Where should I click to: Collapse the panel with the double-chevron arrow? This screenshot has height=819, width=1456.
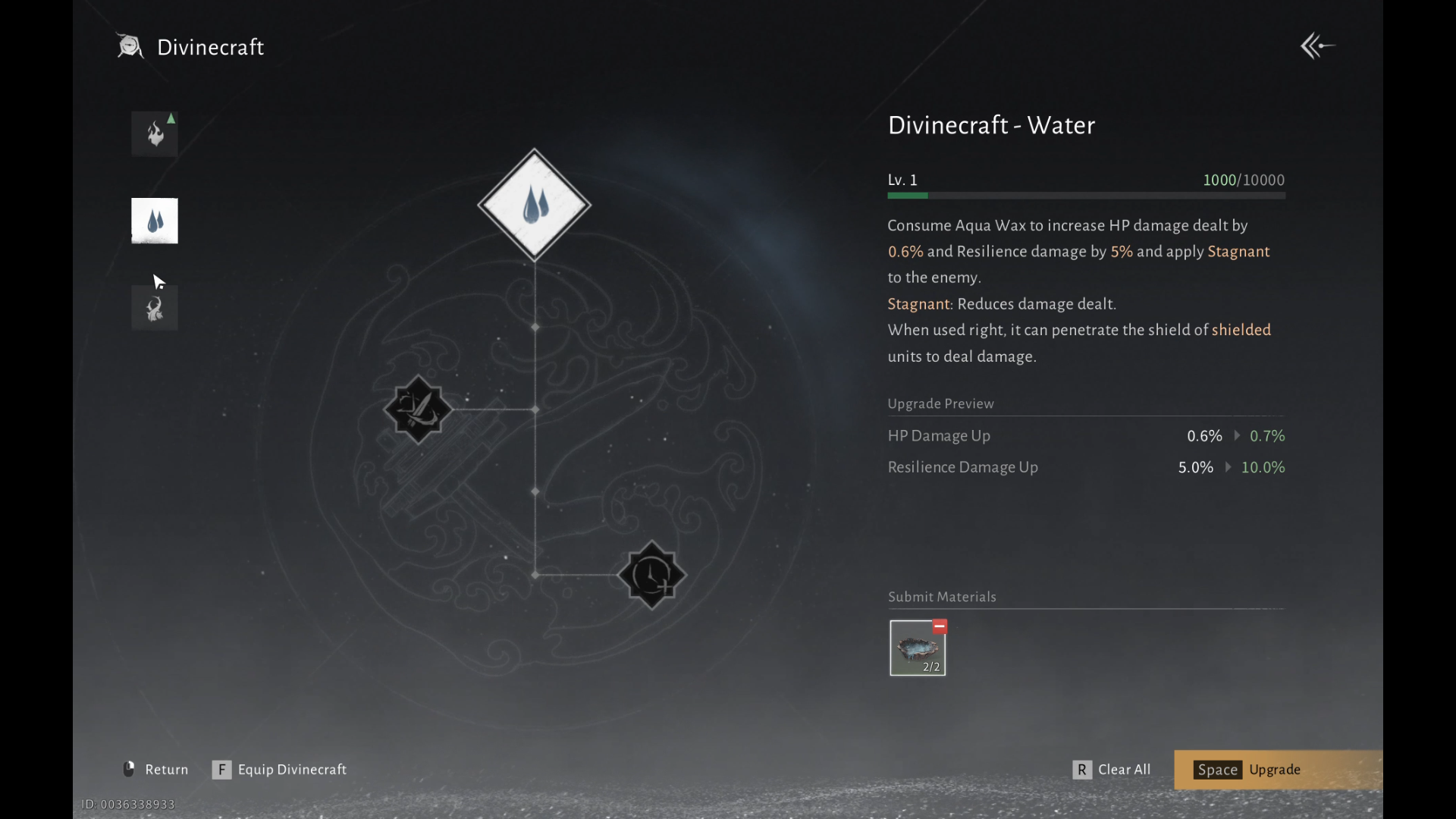tap(1317, 45)
